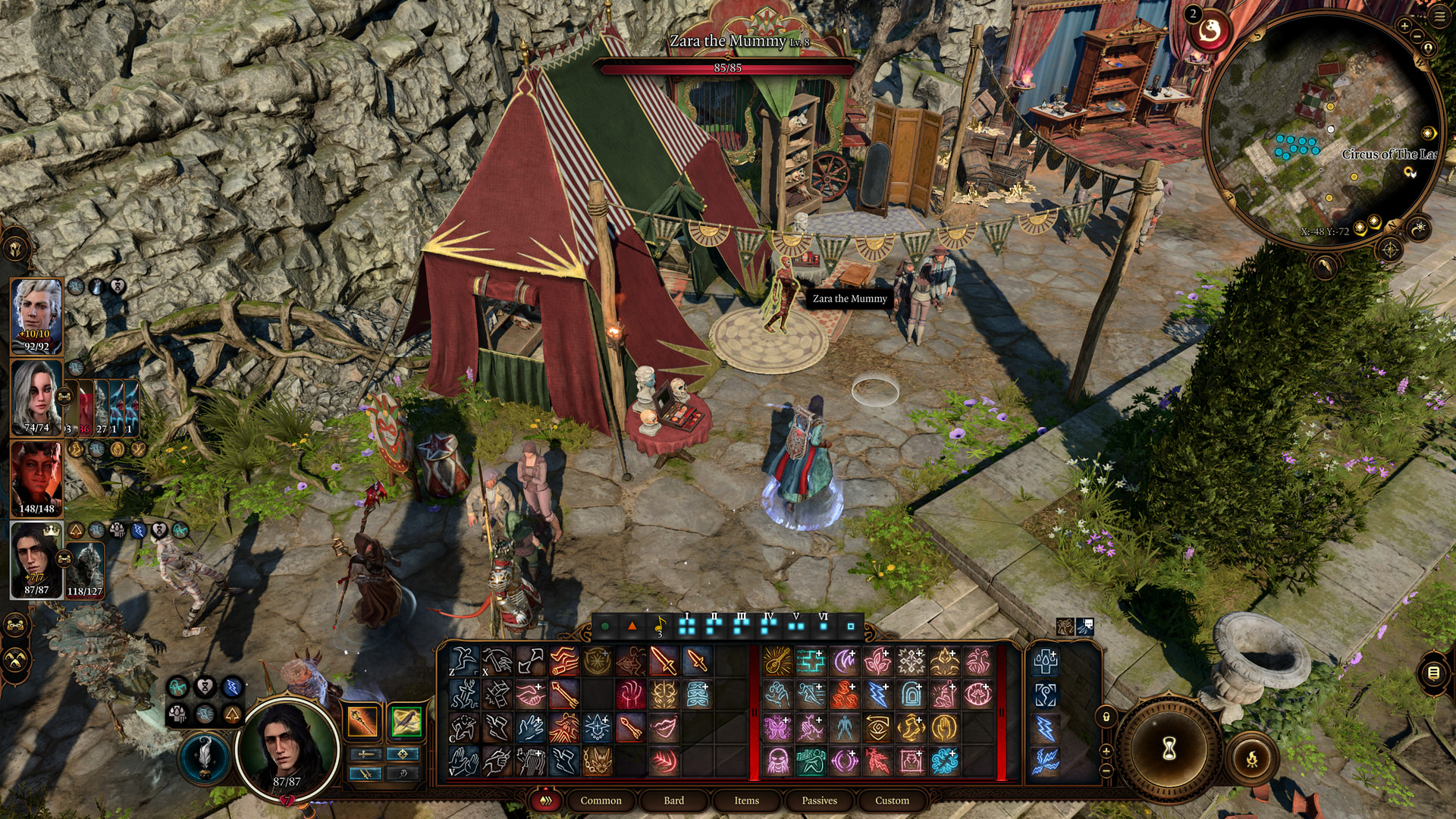This screenshot has width=1456, height=819.
Task: Select the red tiefling companion portrait
Action: [36, 478]
